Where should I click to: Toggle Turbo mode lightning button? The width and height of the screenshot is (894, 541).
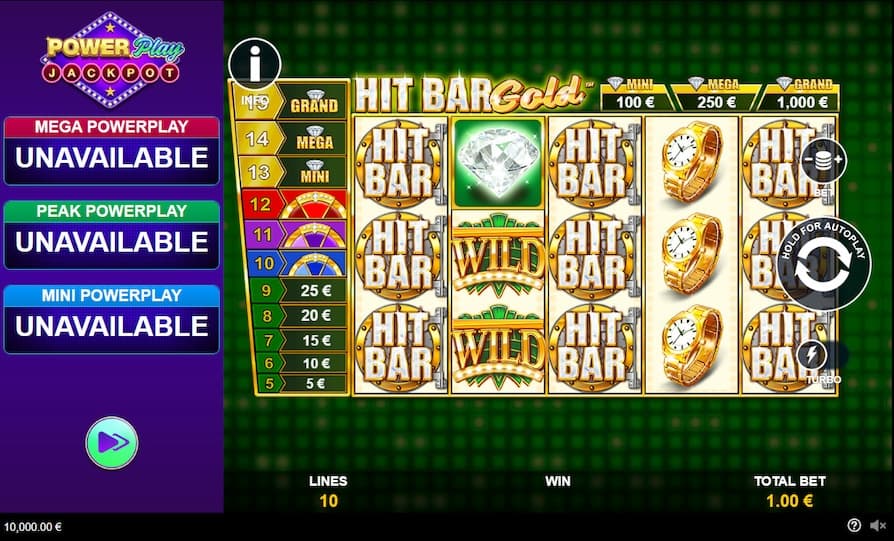[x=811, y=357]
